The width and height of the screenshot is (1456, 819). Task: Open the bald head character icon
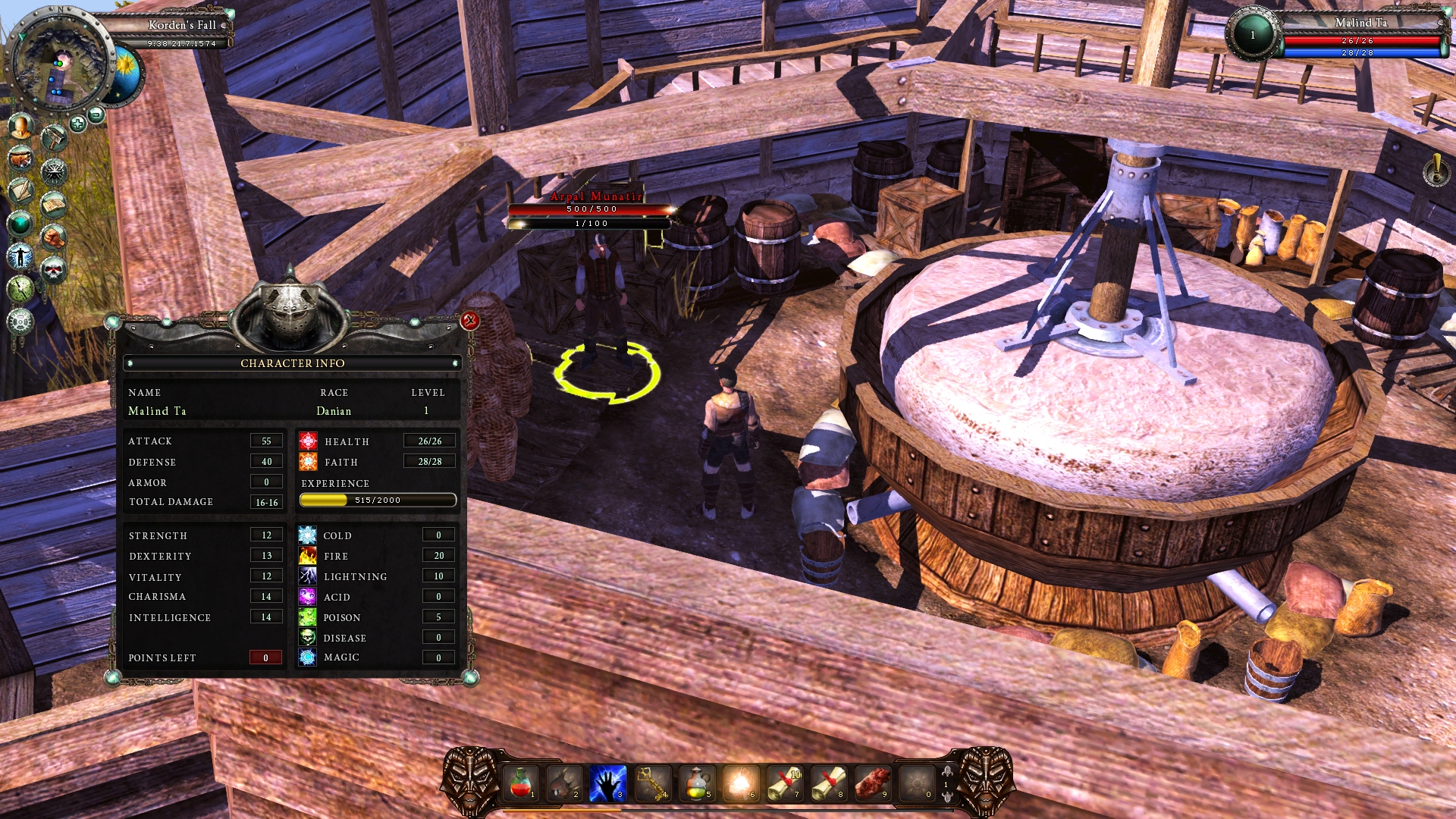click(21, 126)
